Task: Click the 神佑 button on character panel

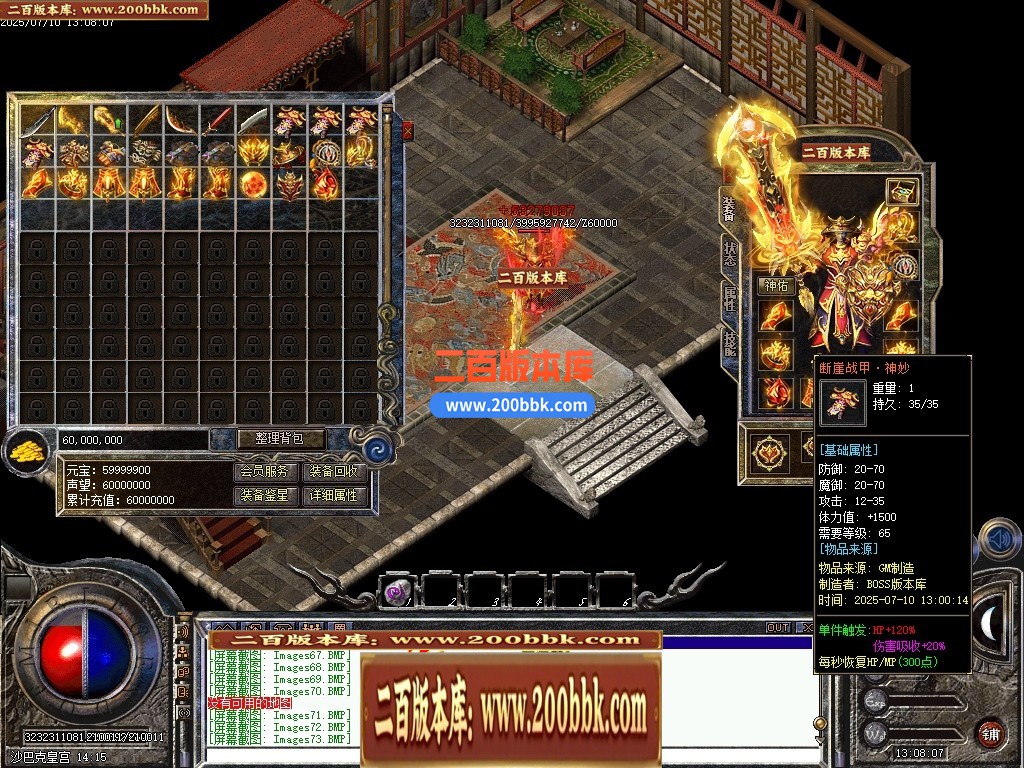Action: [x=775, y=286]
